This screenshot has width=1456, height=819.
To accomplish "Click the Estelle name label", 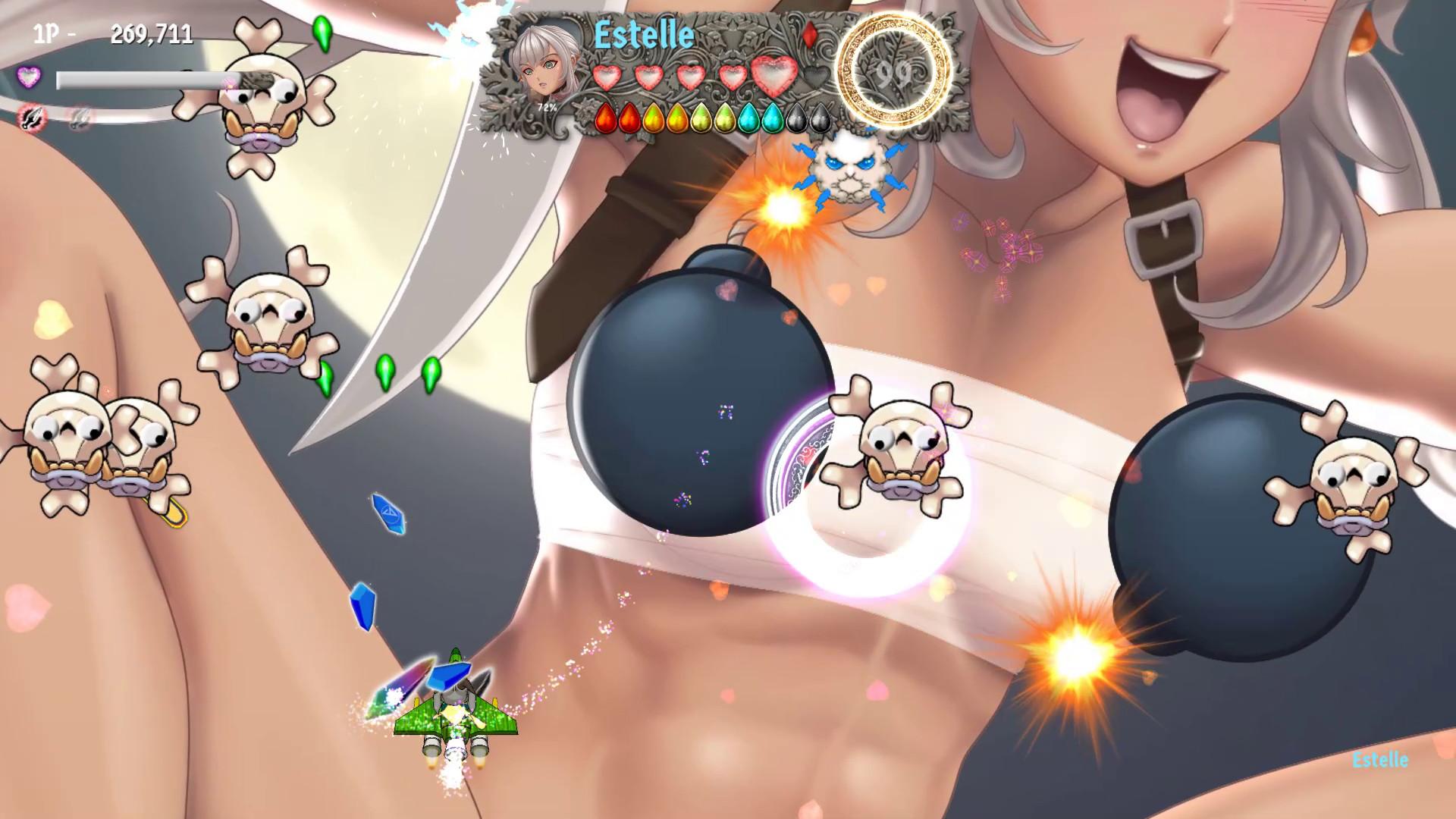I will pos(643,32).
